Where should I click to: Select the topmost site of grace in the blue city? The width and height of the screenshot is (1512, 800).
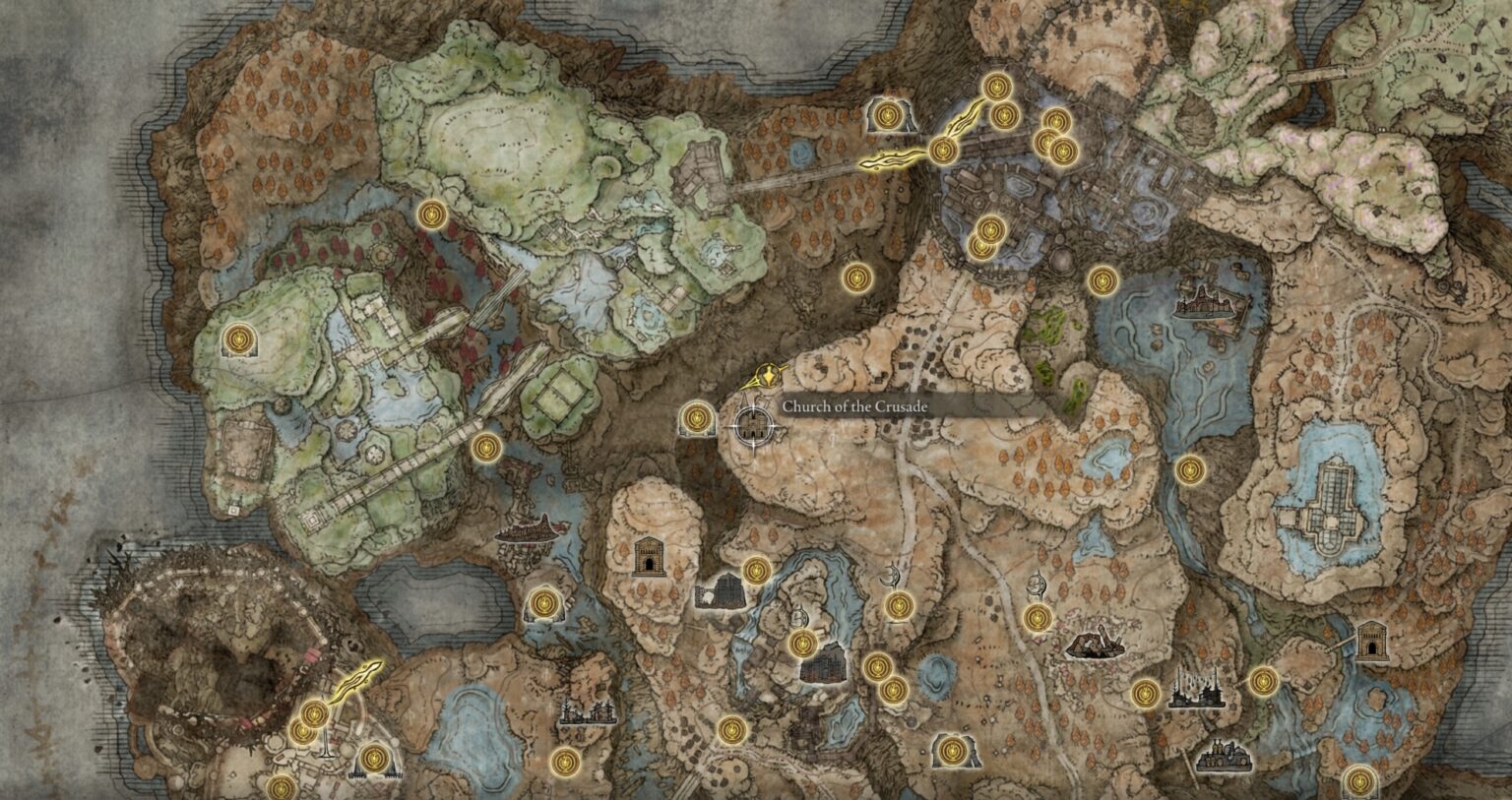click(x=995, y=87)
